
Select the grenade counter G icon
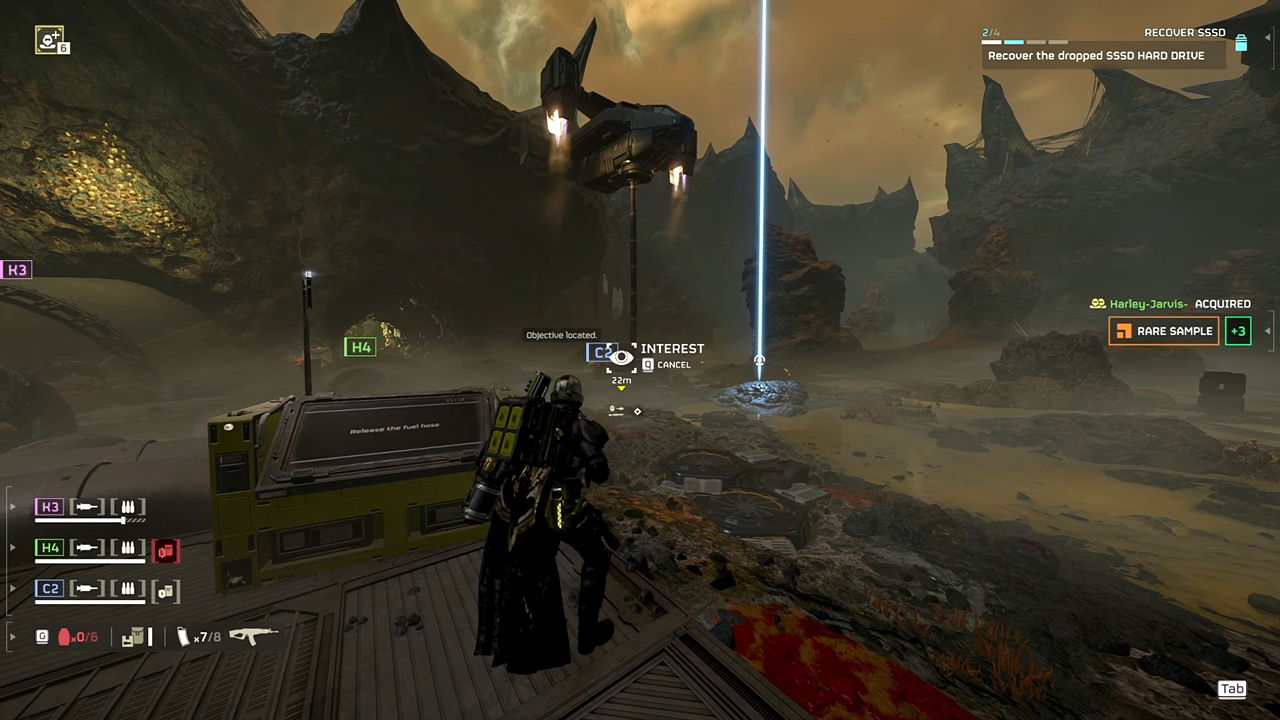tap(41, 636)
